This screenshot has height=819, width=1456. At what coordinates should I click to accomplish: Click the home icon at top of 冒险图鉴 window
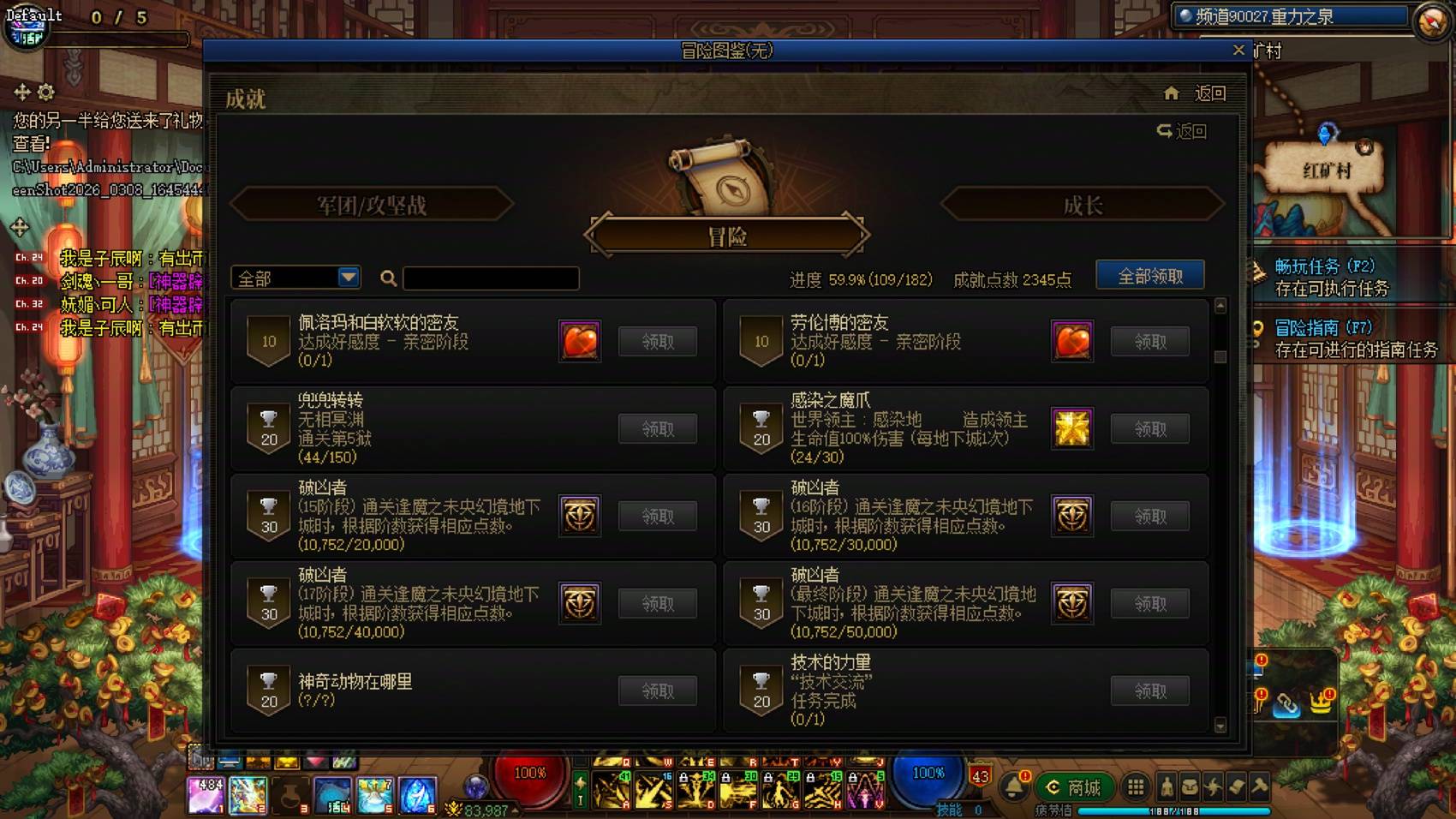pos(1172,93)
